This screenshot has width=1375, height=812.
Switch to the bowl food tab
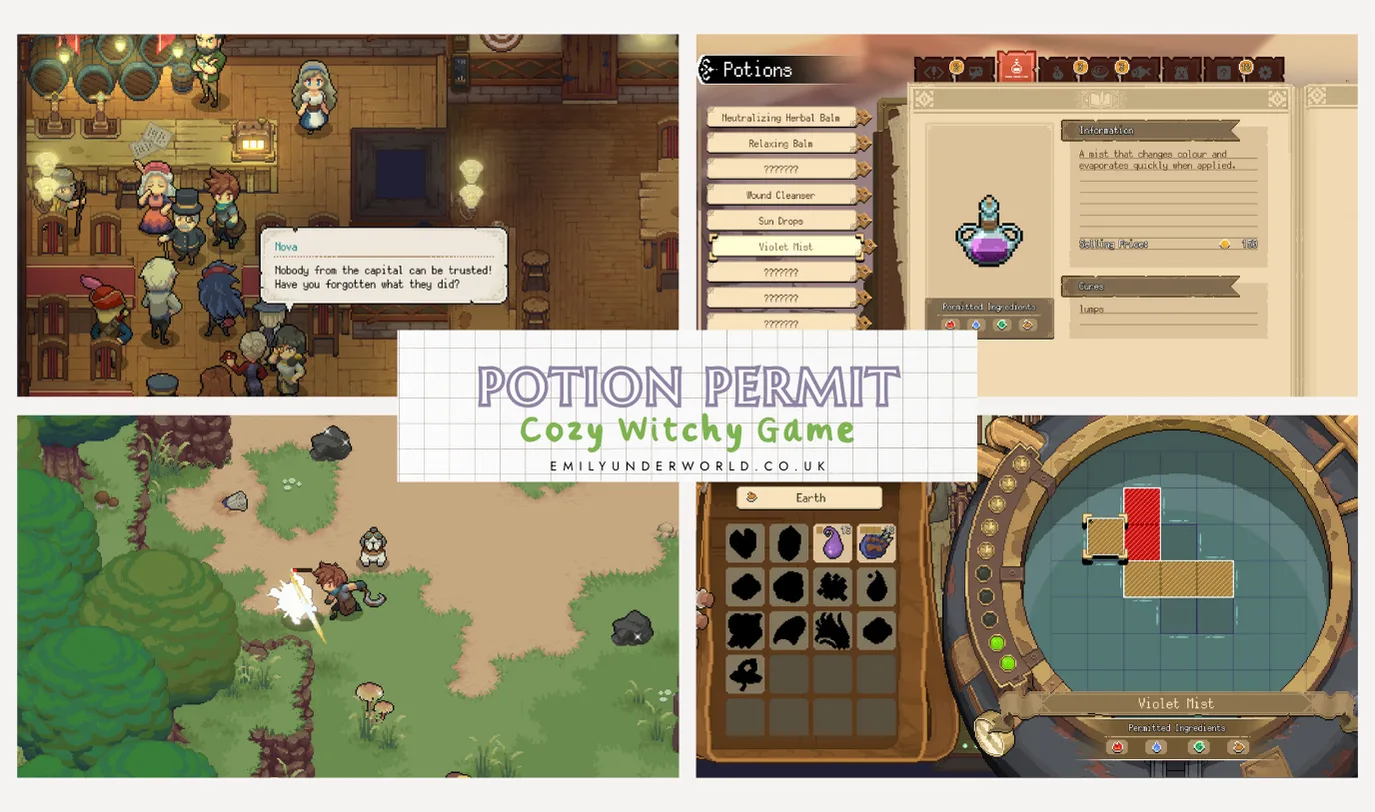1099,72
